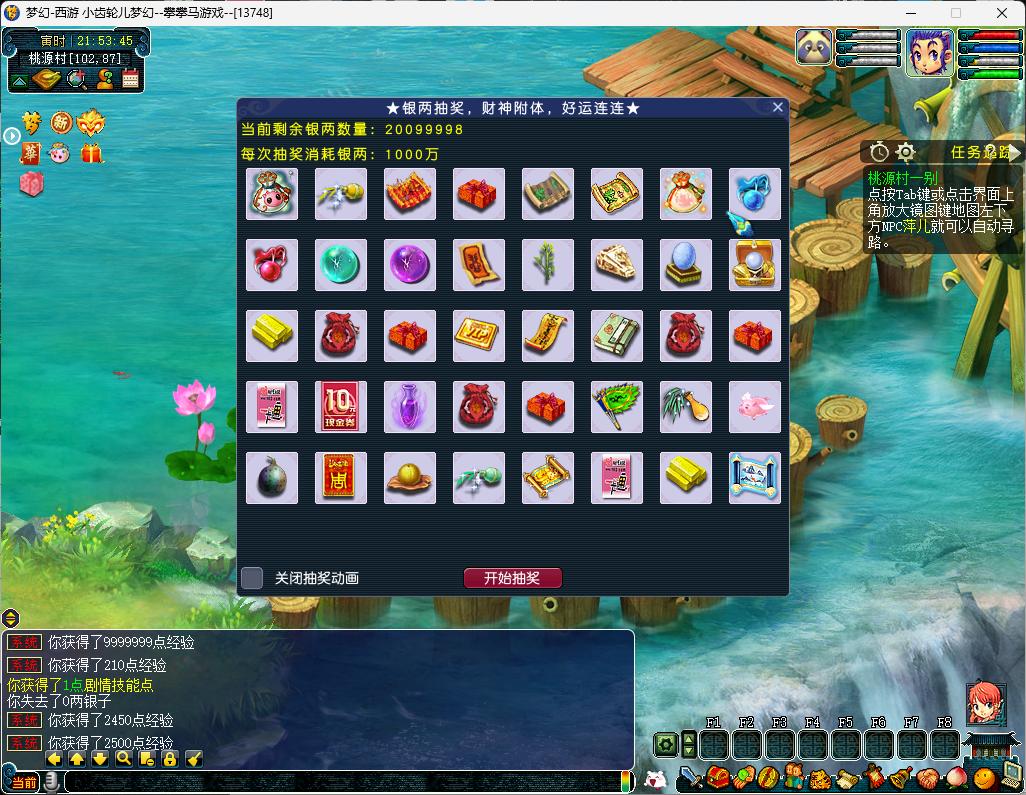Select the treasure chest with pearl prize
Screen dimensions: 1026x795
[755, 265]
